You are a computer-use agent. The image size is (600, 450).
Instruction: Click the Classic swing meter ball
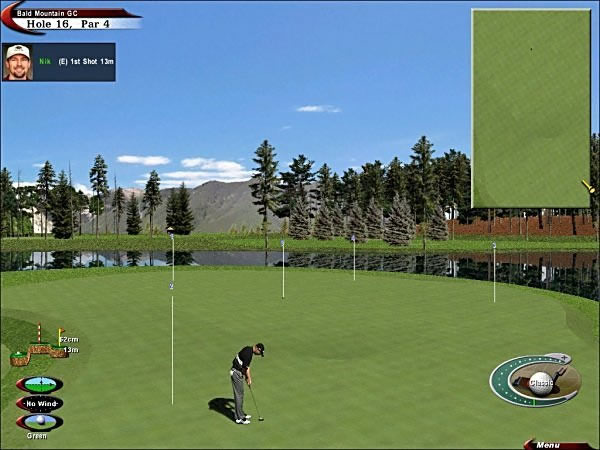coord(540,382)
